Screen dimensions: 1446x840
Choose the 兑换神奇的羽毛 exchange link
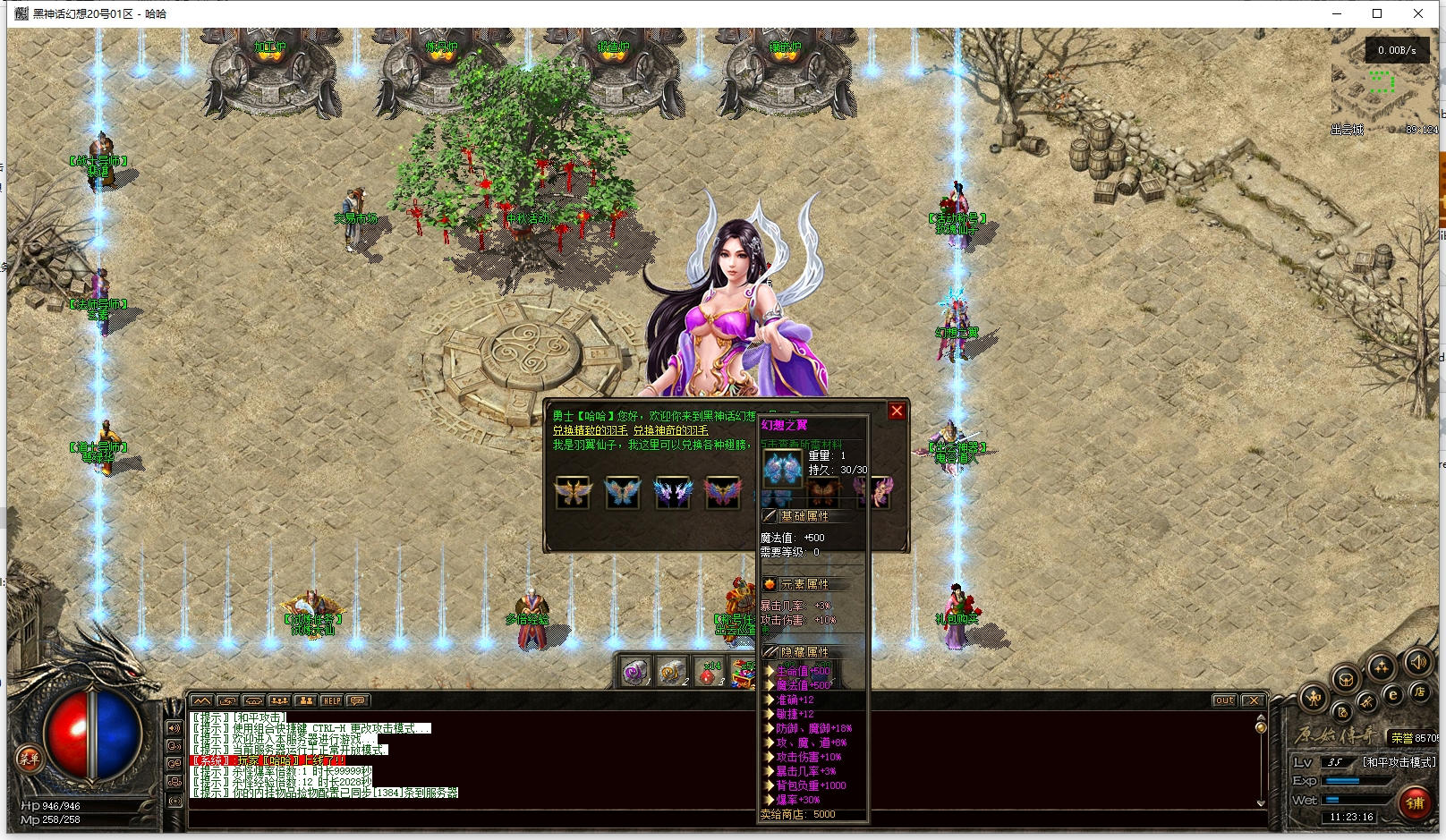coord(671,430)
